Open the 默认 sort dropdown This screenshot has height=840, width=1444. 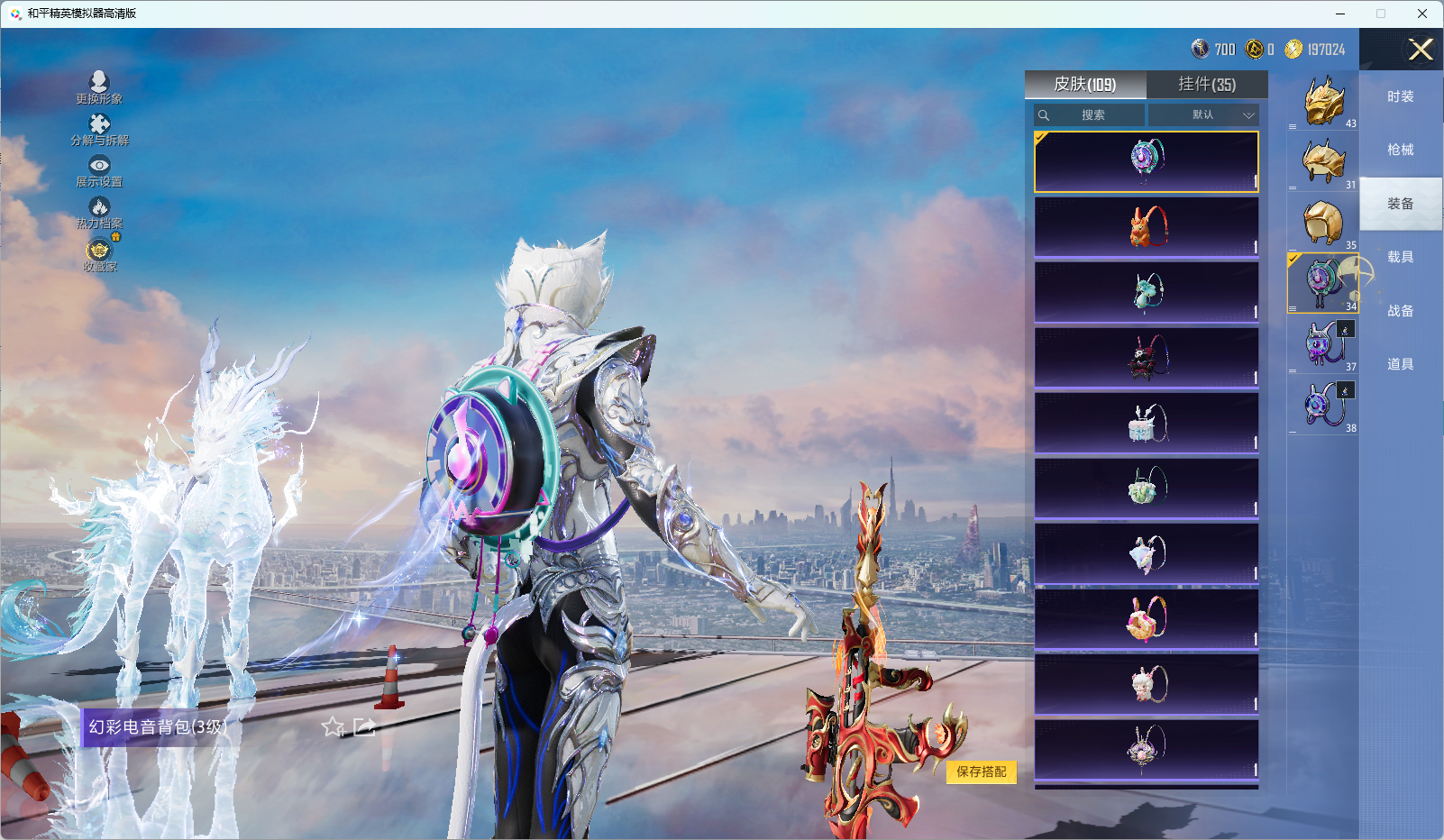1203,115
